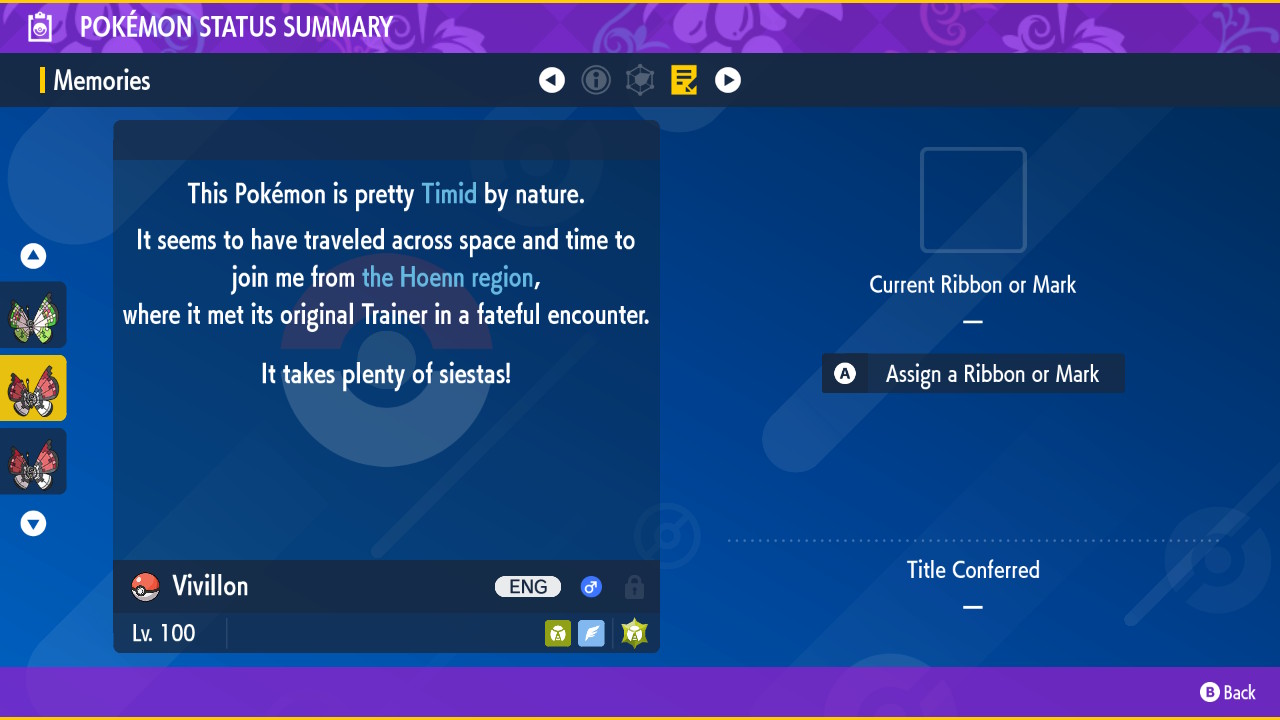Assign a Ribbon or Mark
The width and height of the screenshot is (1280, 720).
[973, 374]
